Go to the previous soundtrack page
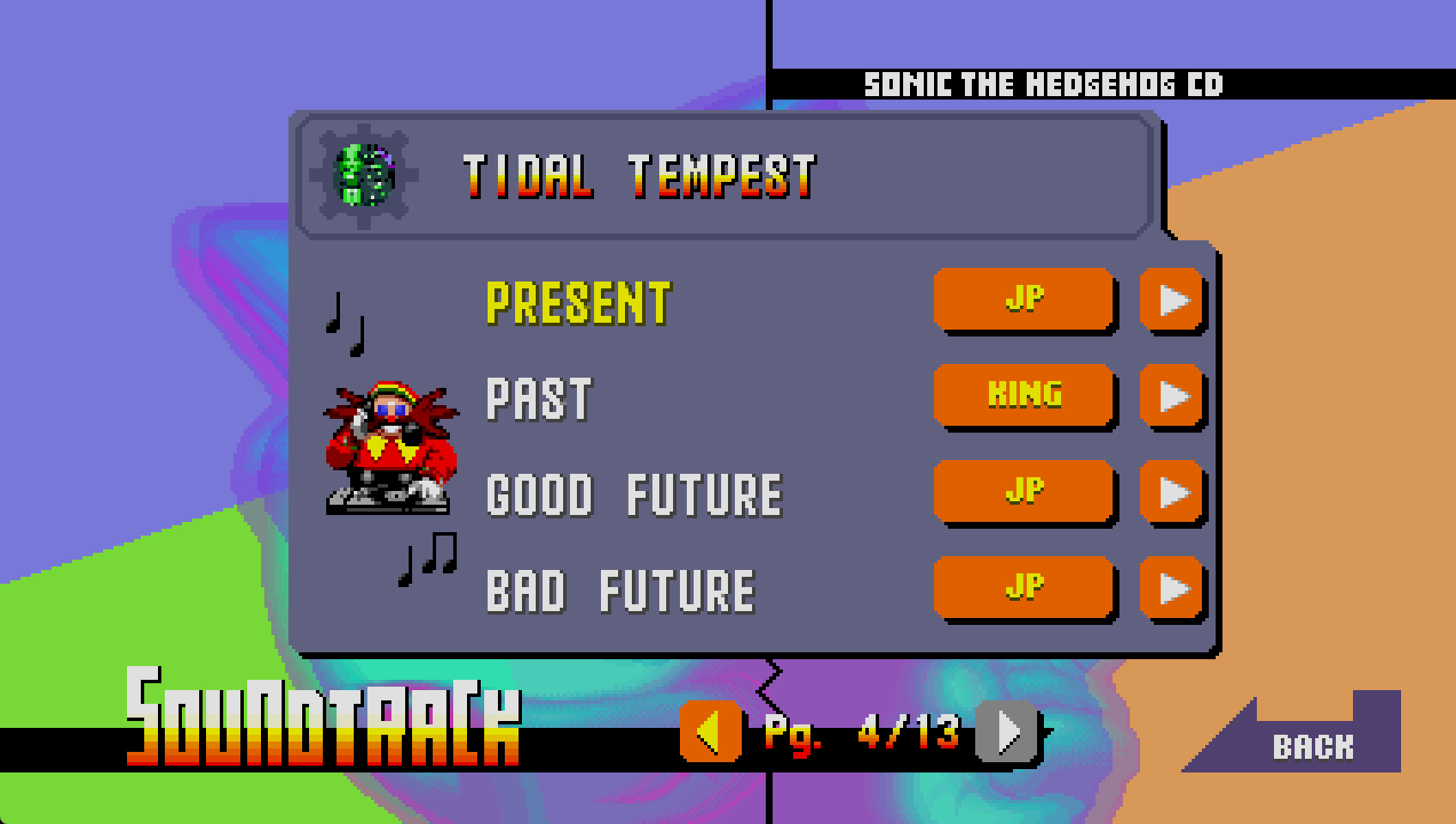 coord(710,734)
